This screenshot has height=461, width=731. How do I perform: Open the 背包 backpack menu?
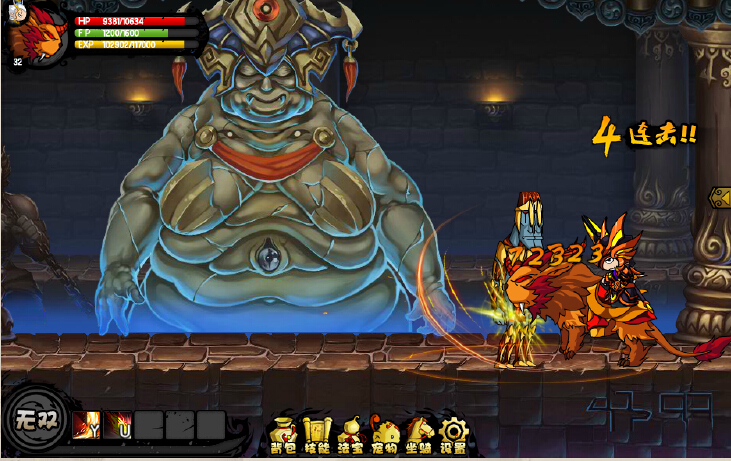[284, 434]
